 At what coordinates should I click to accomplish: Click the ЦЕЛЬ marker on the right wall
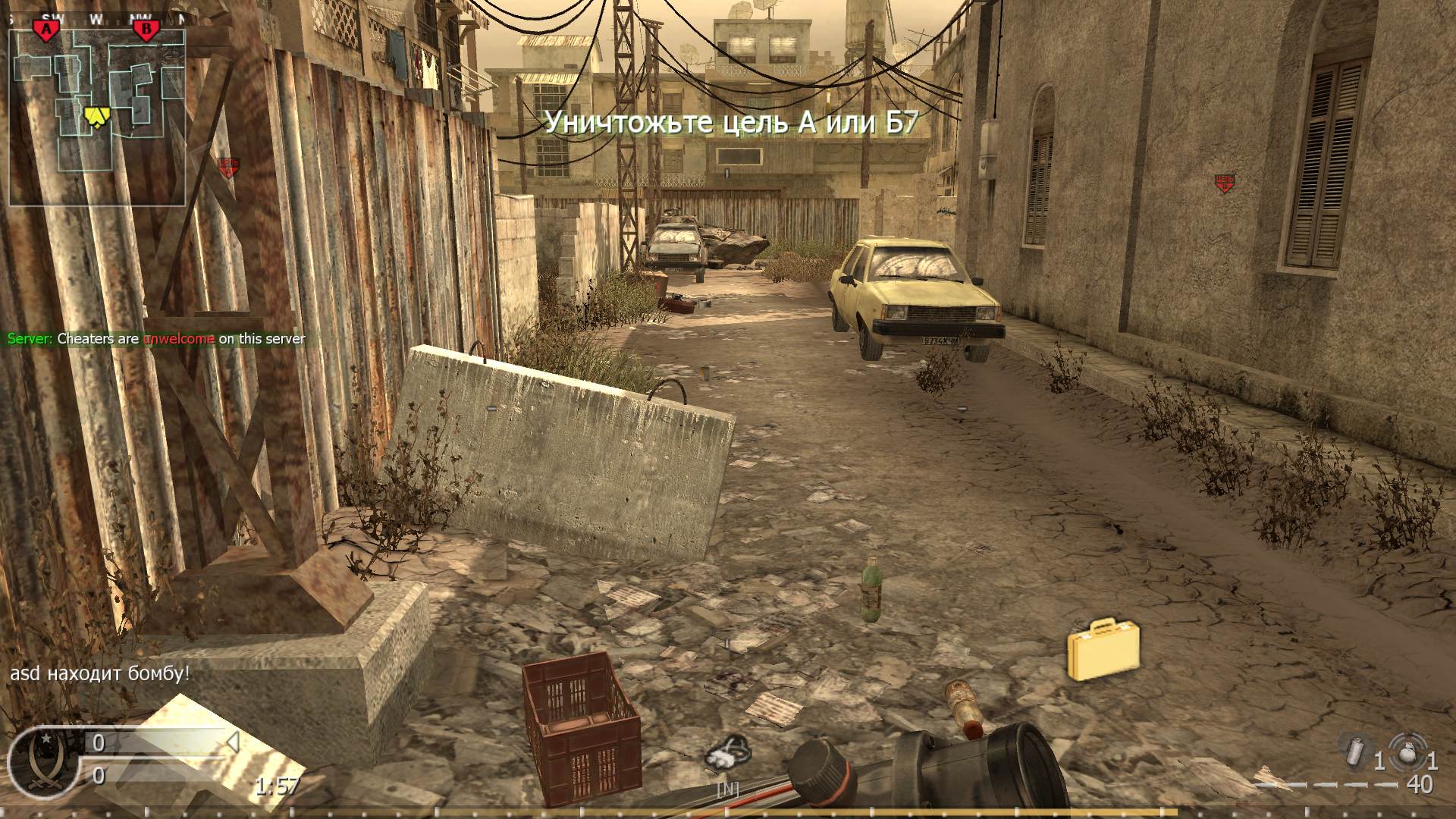click(x=1225, y=180)
